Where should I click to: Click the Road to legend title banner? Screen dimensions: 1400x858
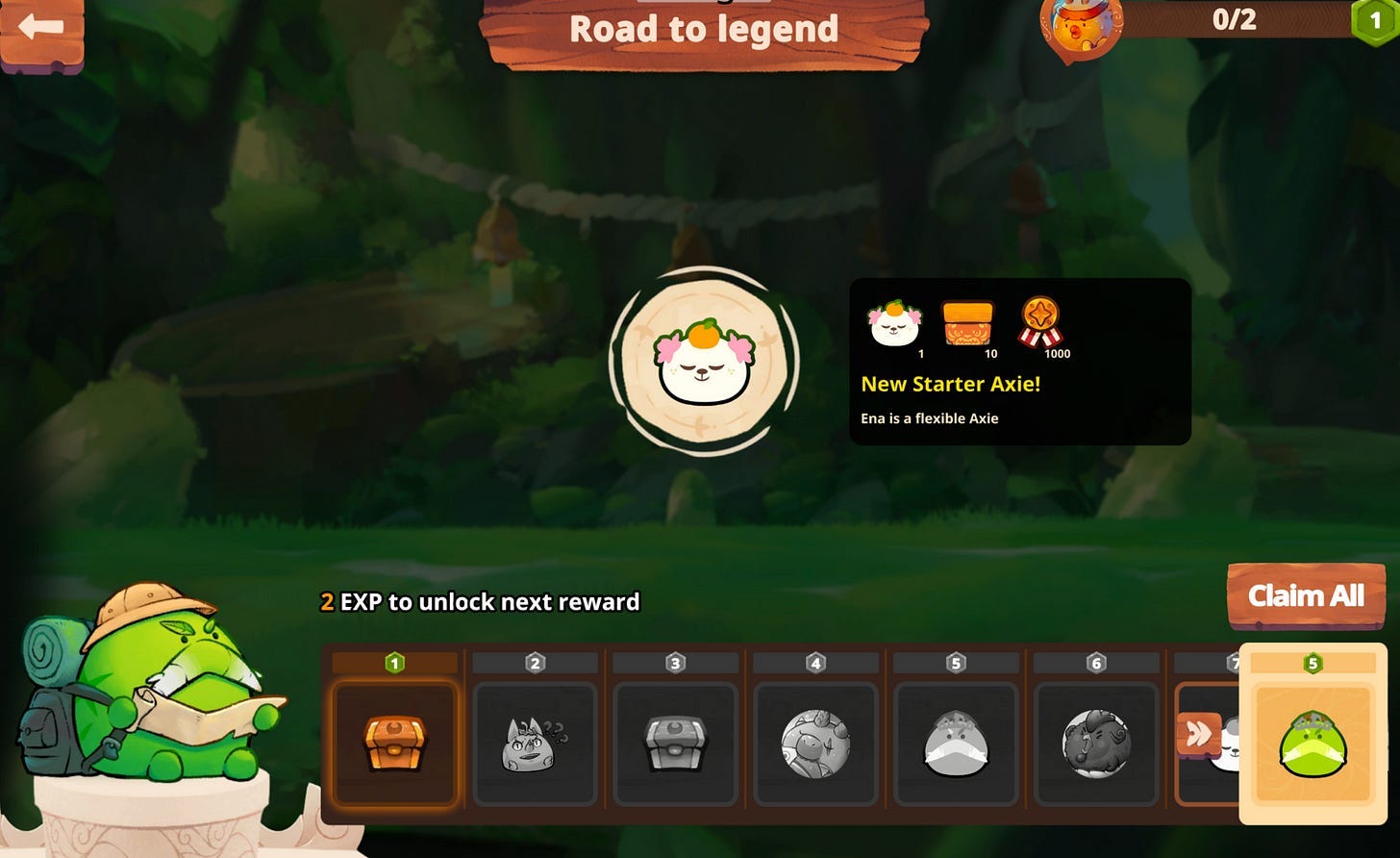[x=704, y=30]
